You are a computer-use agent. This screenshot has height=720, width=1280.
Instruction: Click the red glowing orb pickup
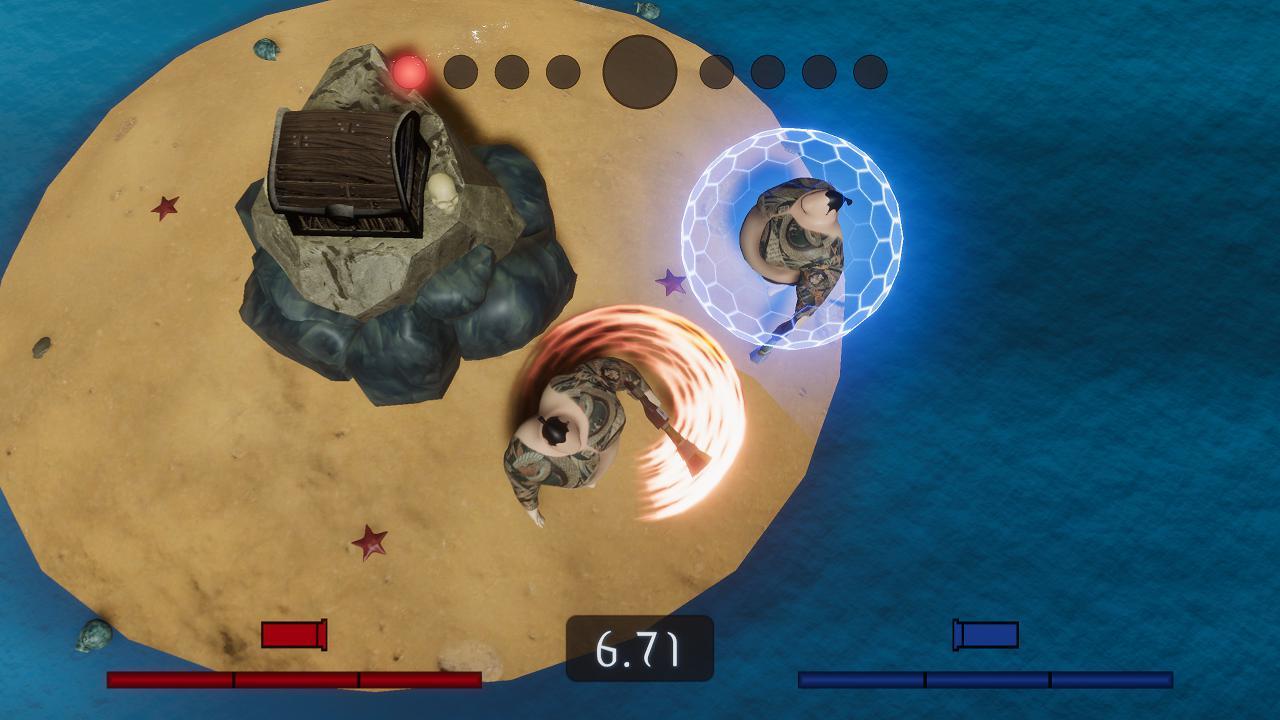point(409,74)
